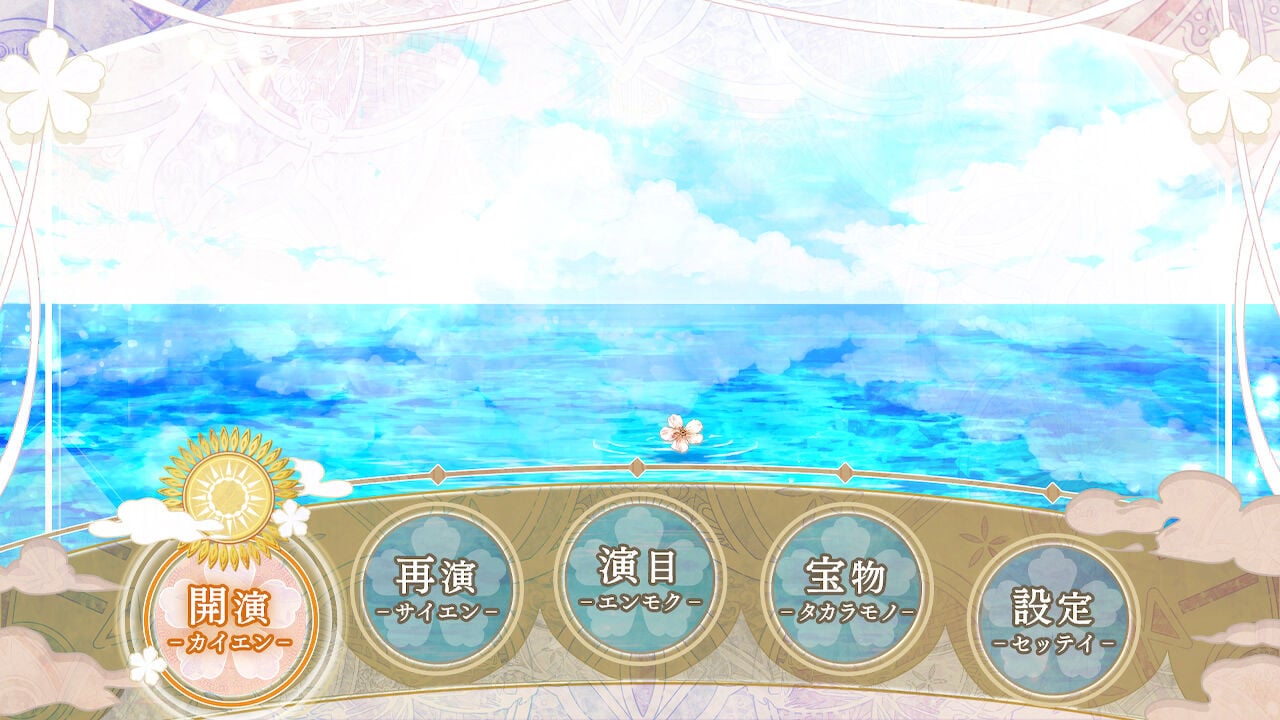Click the diamond marker above the Enmoku button
The height and width of the screenshot is (720, 1280).
[x=637, y=465]
